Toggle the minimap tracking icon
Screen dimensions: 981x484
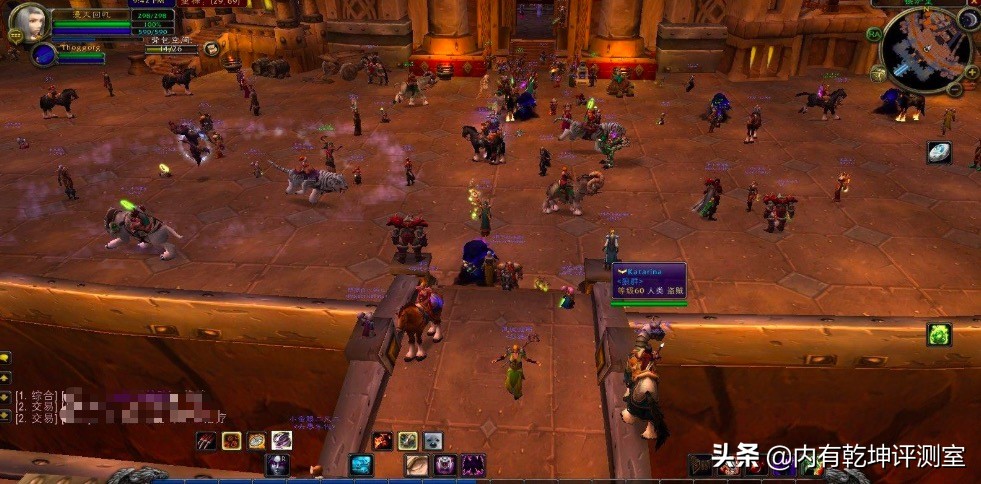(876, 74)
